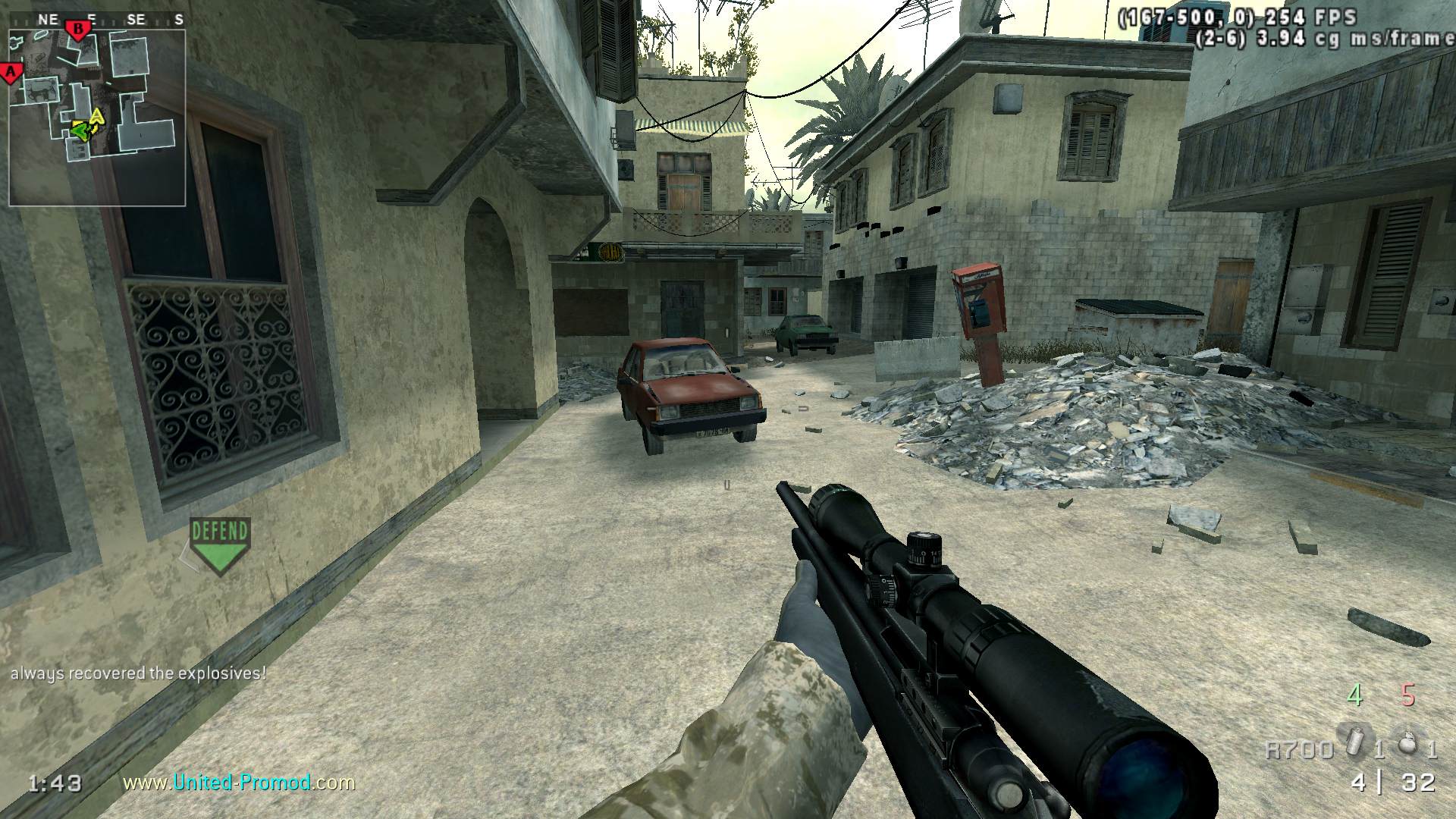Click the yellow teammate arrow on minimap
Screen dimensions: 1456x819
coord(96,118)
